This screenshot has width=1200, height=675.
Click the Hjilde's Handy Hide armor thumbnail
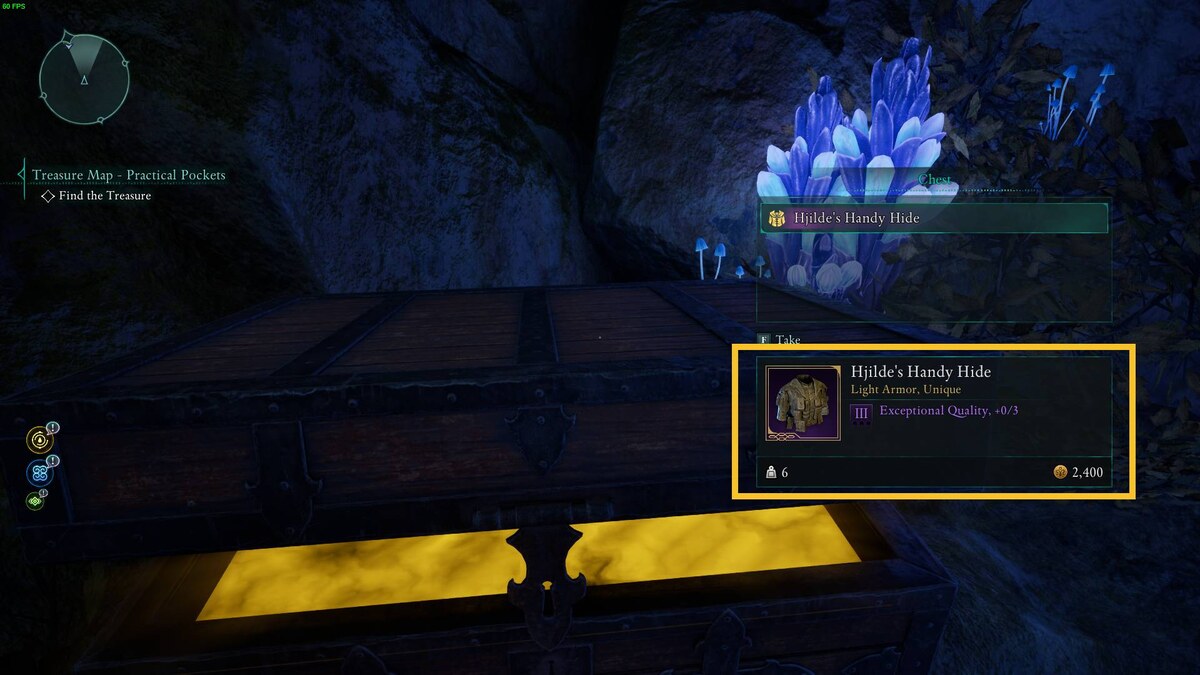(803, 403)
